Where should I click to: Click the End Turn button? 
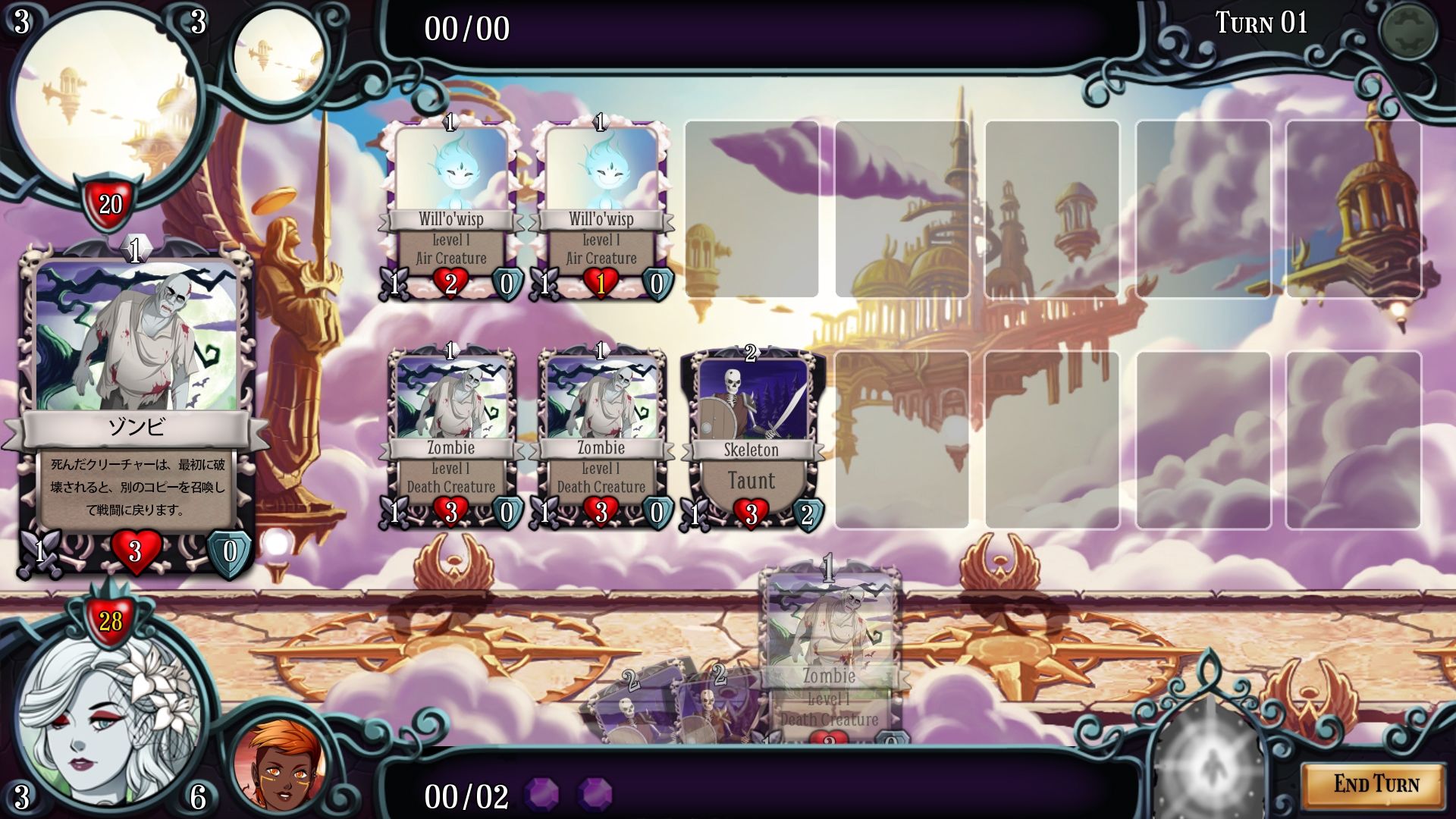pyautogui.click(x=1375, y=784)
